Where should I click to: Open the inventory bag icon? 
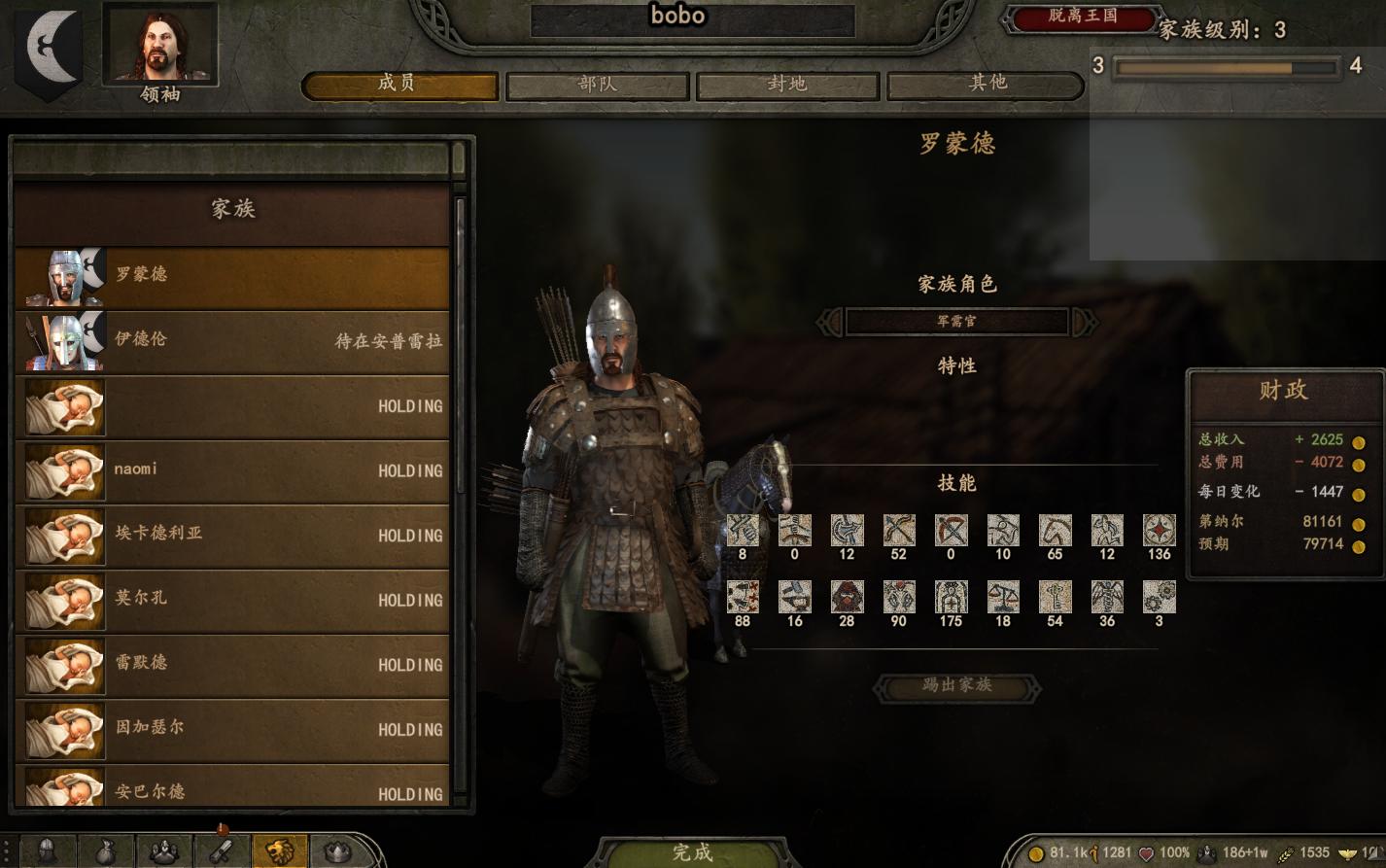tap(105, 852)
